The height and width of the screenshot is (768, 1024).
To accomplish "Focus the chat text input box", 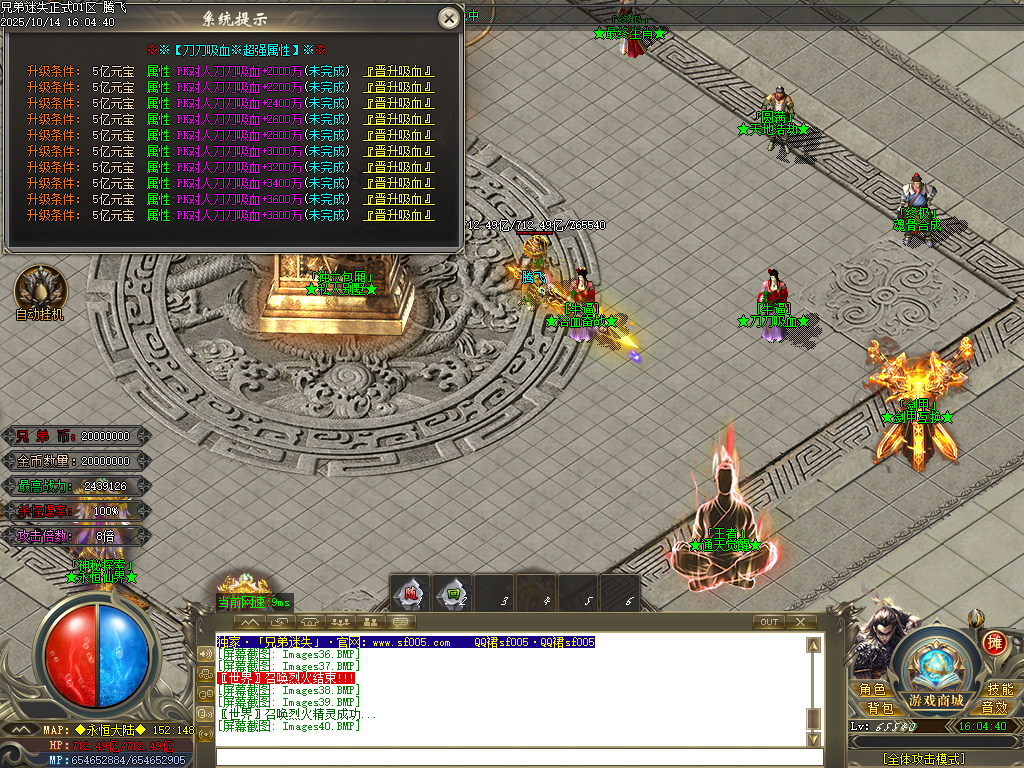I will (518, 757).
